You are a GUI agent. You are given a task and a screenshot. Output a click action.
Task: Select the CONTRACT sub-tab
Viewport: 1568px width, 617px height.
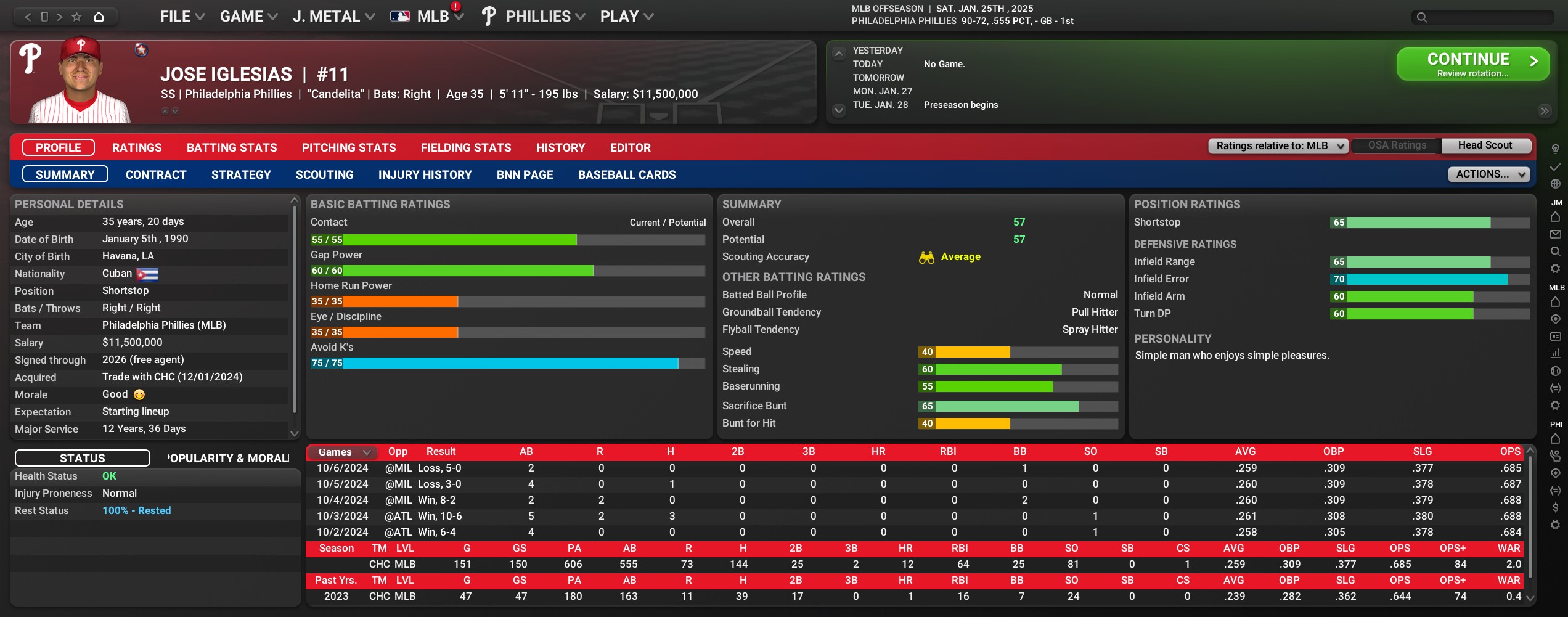coord(156,175)
